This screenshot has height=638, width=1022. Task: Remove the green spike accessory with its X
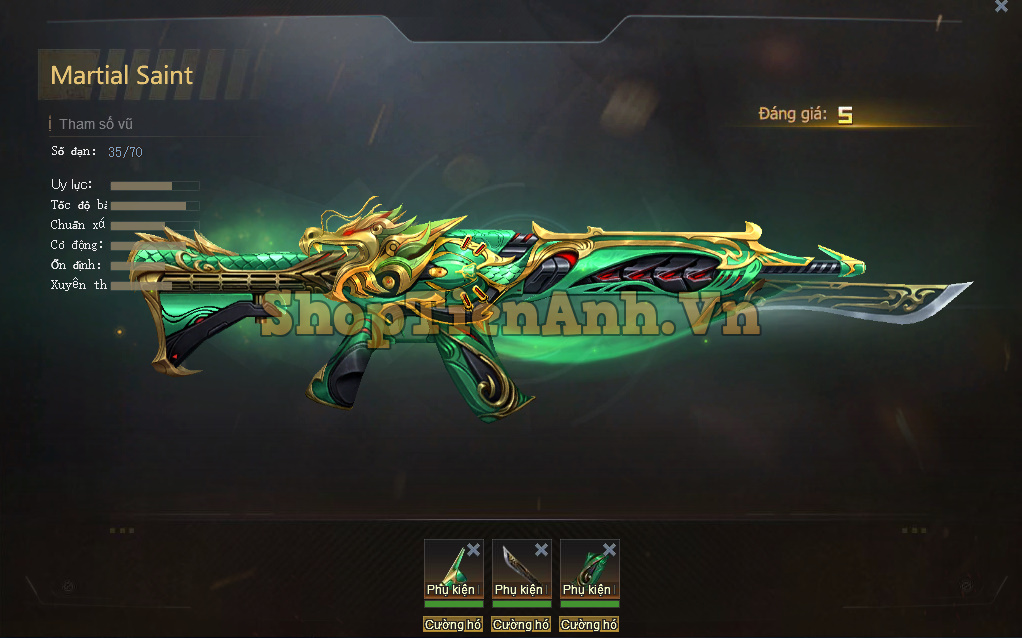473,550
